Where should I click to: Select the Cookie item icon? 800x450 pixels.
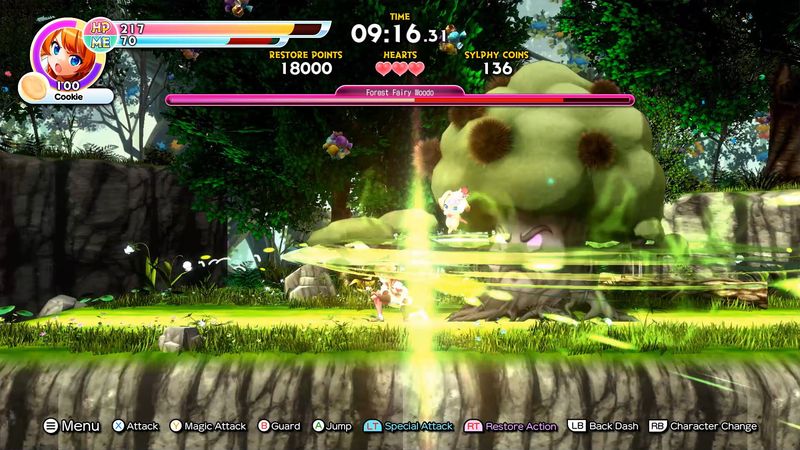(32, 88)
